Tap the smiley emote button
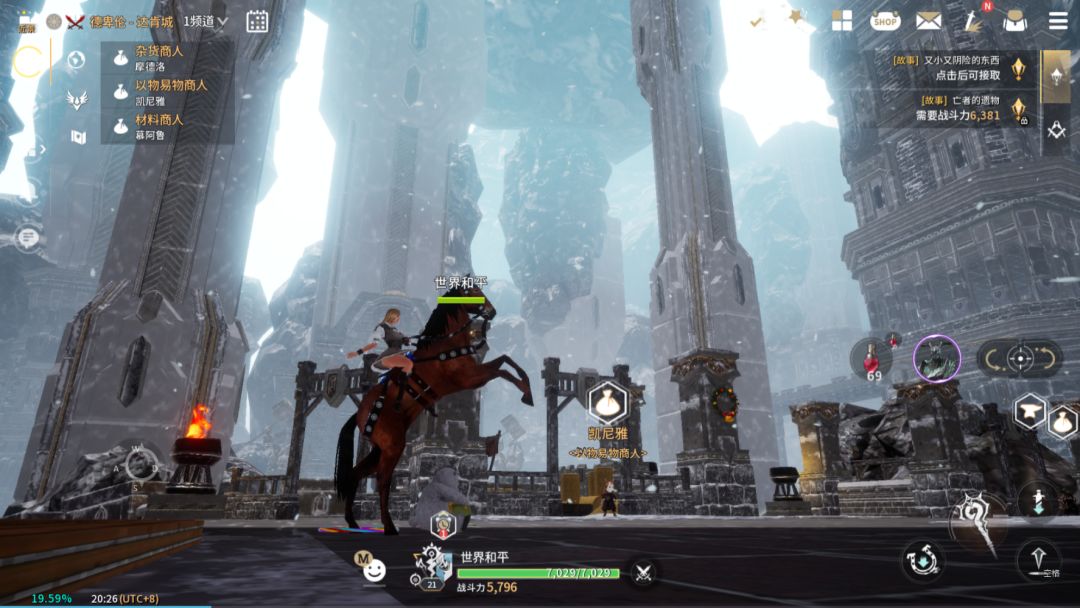1080x608 pixels. click(374, 570)
